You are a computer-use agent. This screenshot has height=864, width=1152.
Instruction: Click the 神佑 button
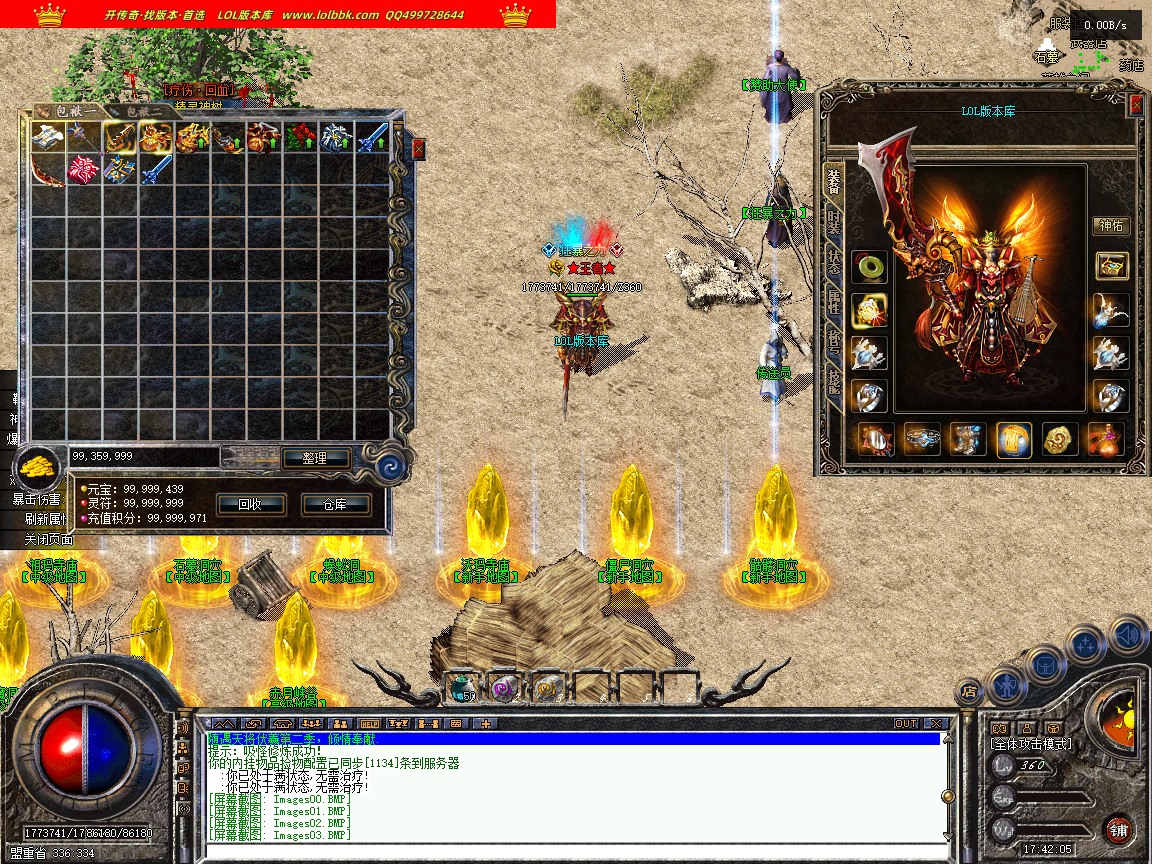tap(1110, 225)
